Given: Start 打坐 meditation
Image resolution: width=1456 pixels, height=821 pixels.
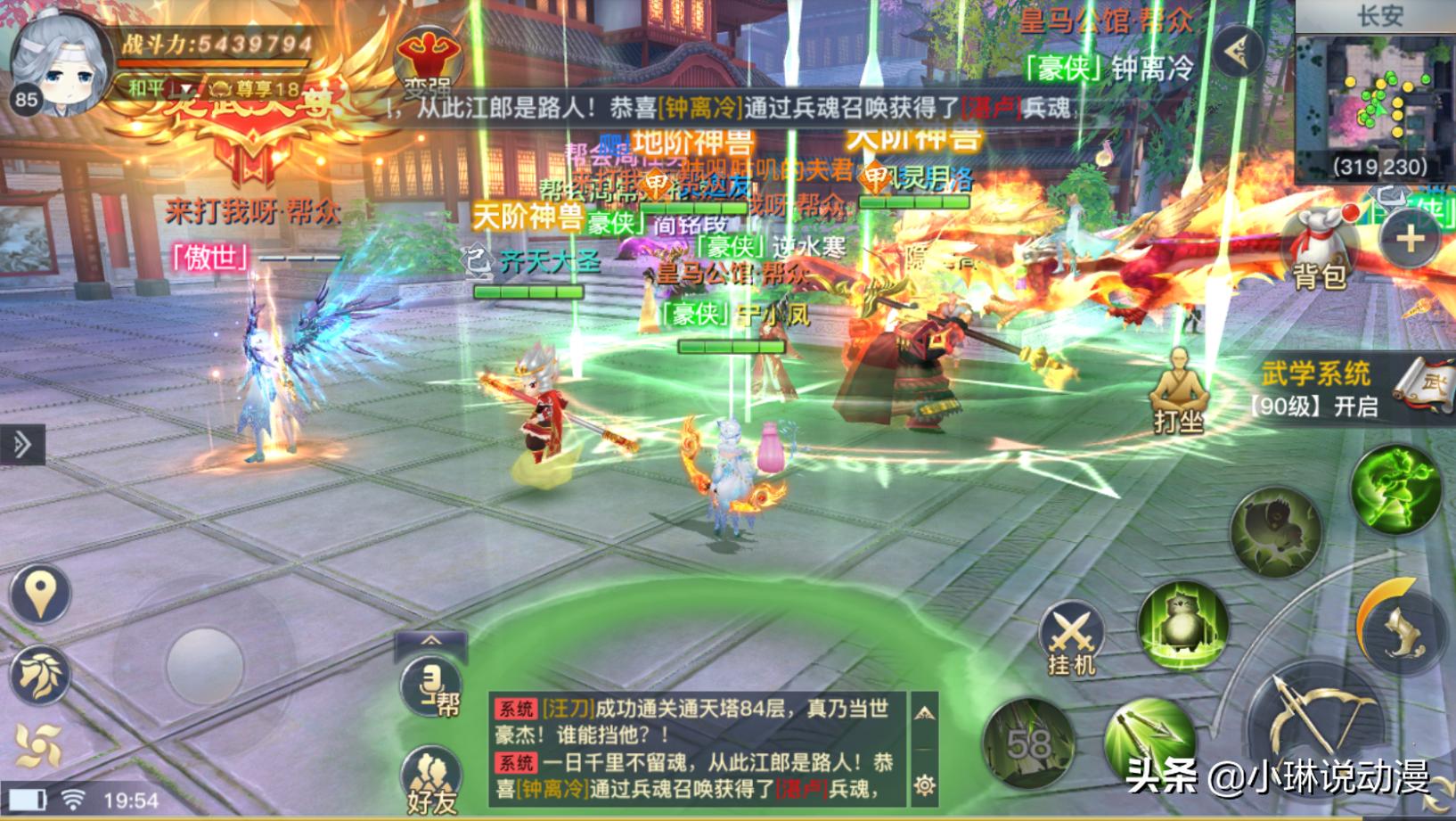Looking at the screenshot, I should (1178, 390).
